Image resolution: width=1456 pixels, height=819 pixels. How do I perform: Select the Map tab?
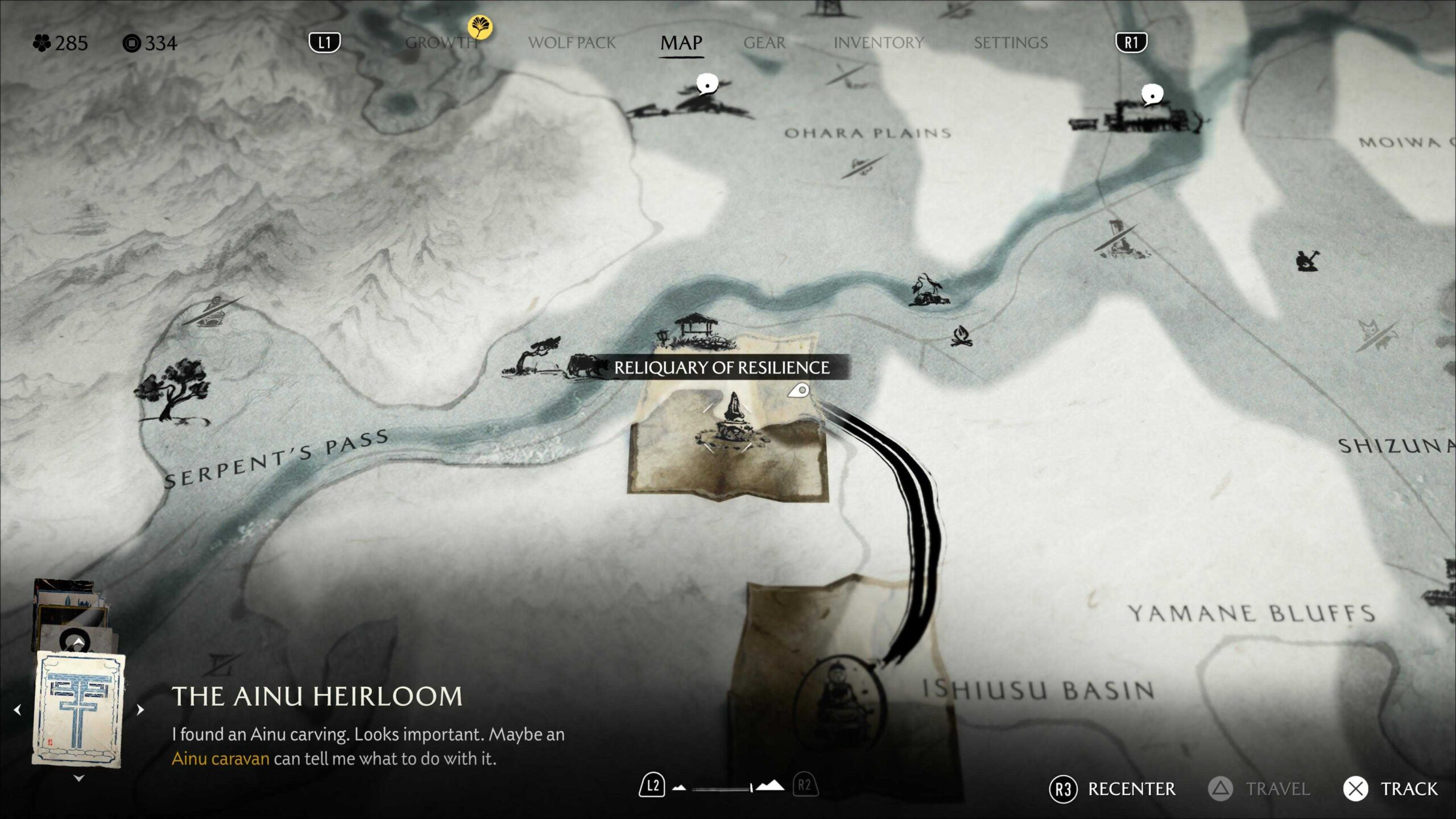point(681,43)
